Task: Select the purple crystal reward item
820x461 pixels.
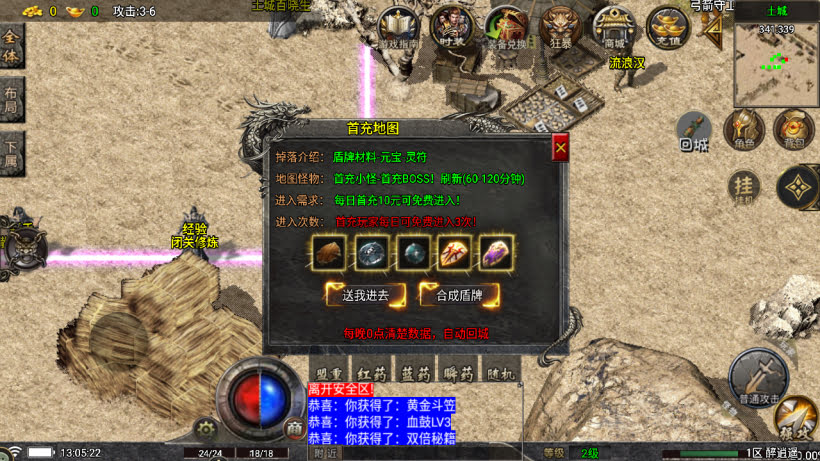Action: click(x=494, y=254)
